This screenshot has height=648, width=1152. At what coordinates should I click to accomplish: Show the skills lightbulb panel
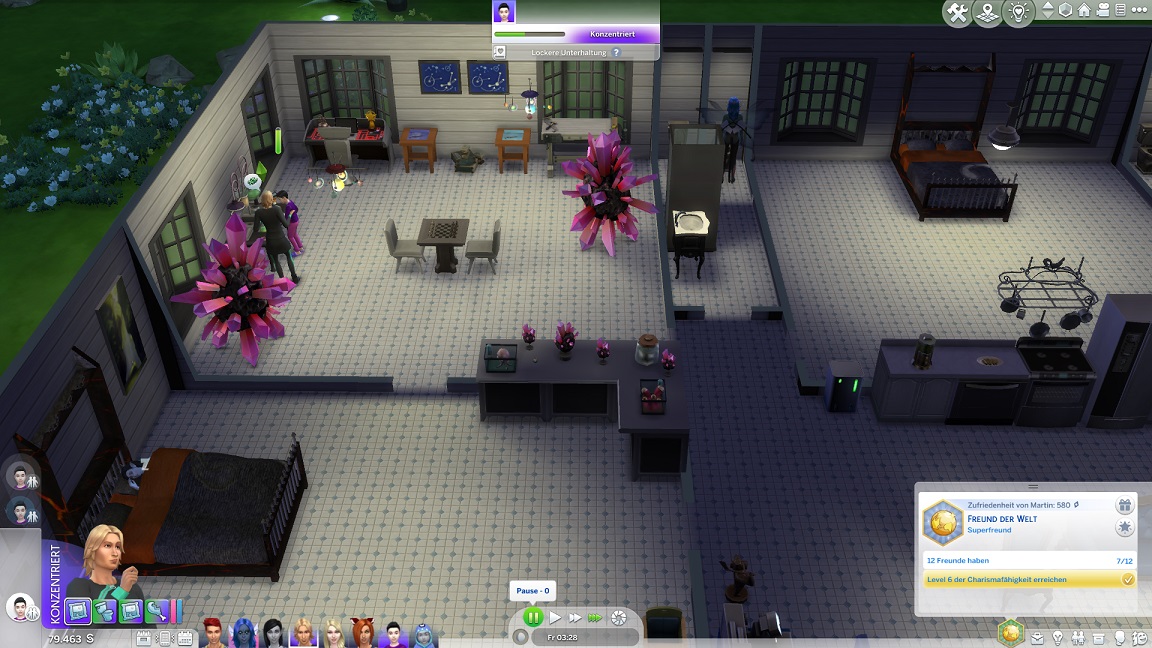1058,637
